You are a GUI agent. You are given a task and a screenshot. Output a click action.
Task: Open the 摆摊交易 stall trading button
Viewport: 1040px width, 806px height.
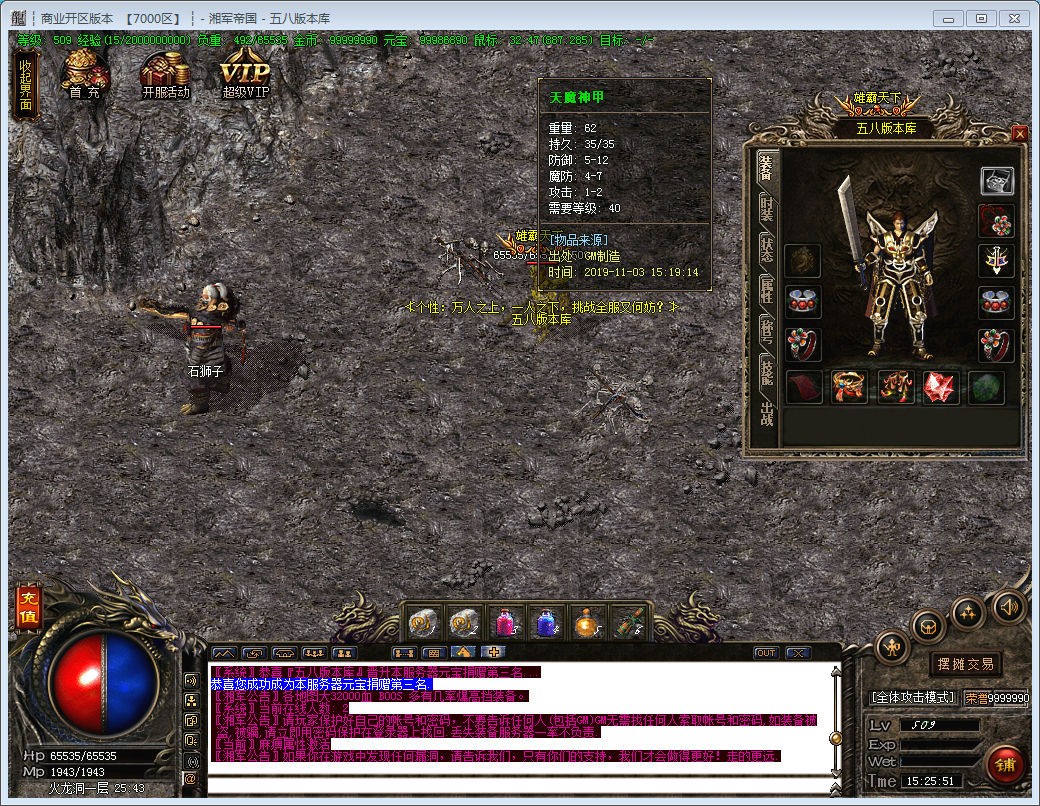pyautogui.click(x=965, y=664)
